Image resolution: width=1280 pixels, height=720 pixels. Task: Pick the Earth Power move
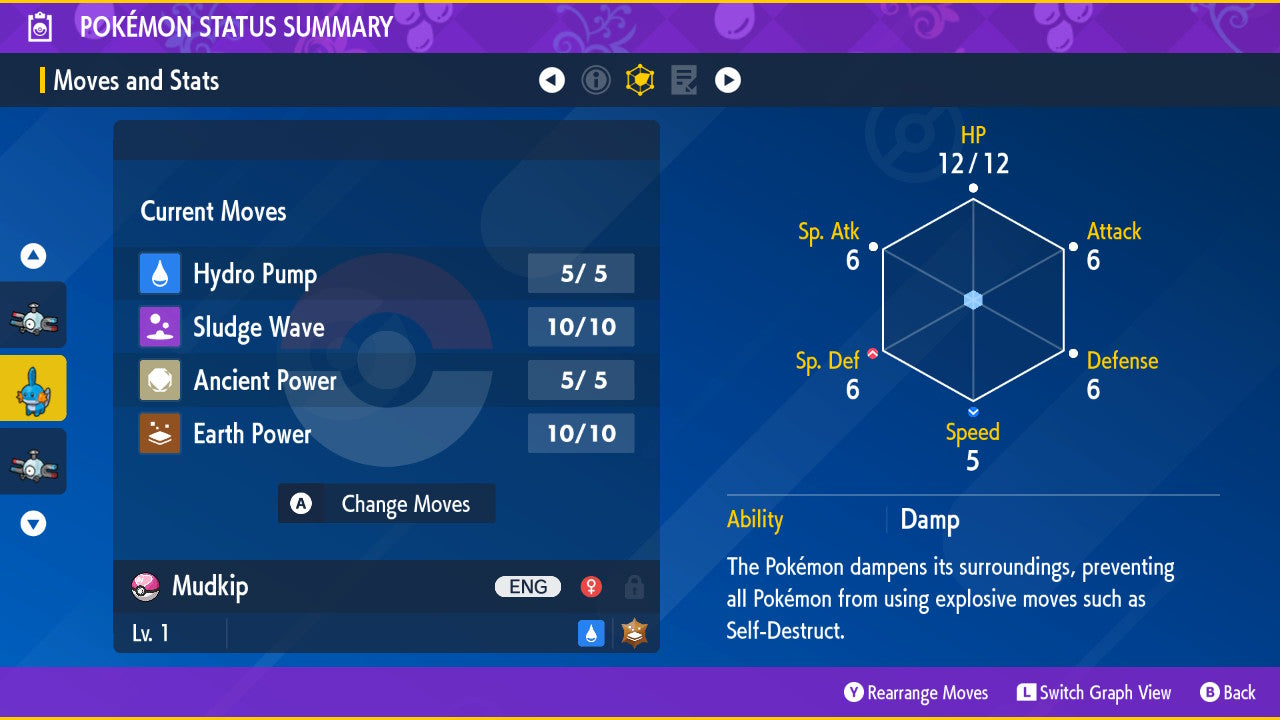tap(386, 434)
